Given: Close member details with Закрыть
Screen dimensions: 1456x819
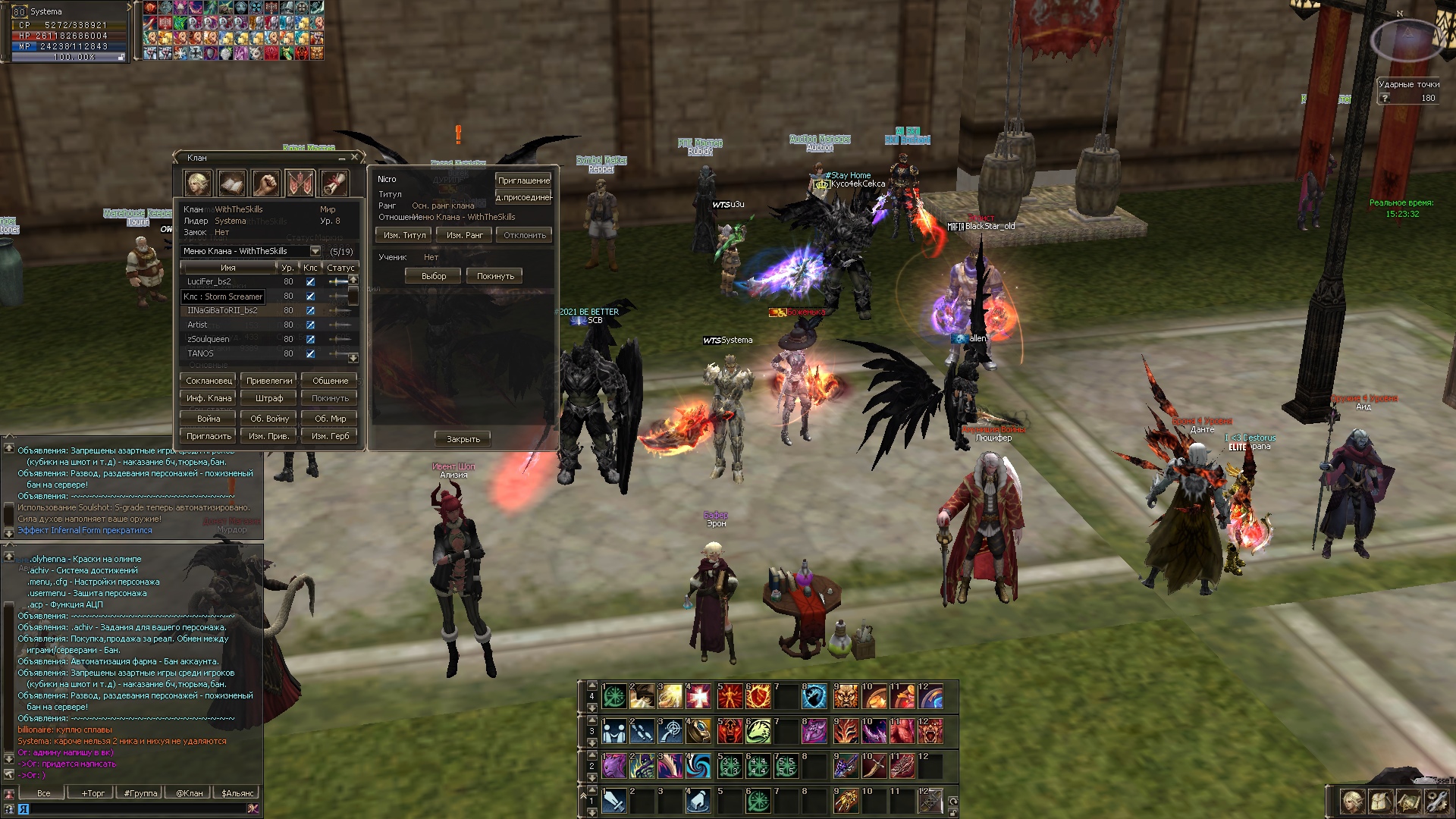Looking at the screenshot, I should pos(463,439).
